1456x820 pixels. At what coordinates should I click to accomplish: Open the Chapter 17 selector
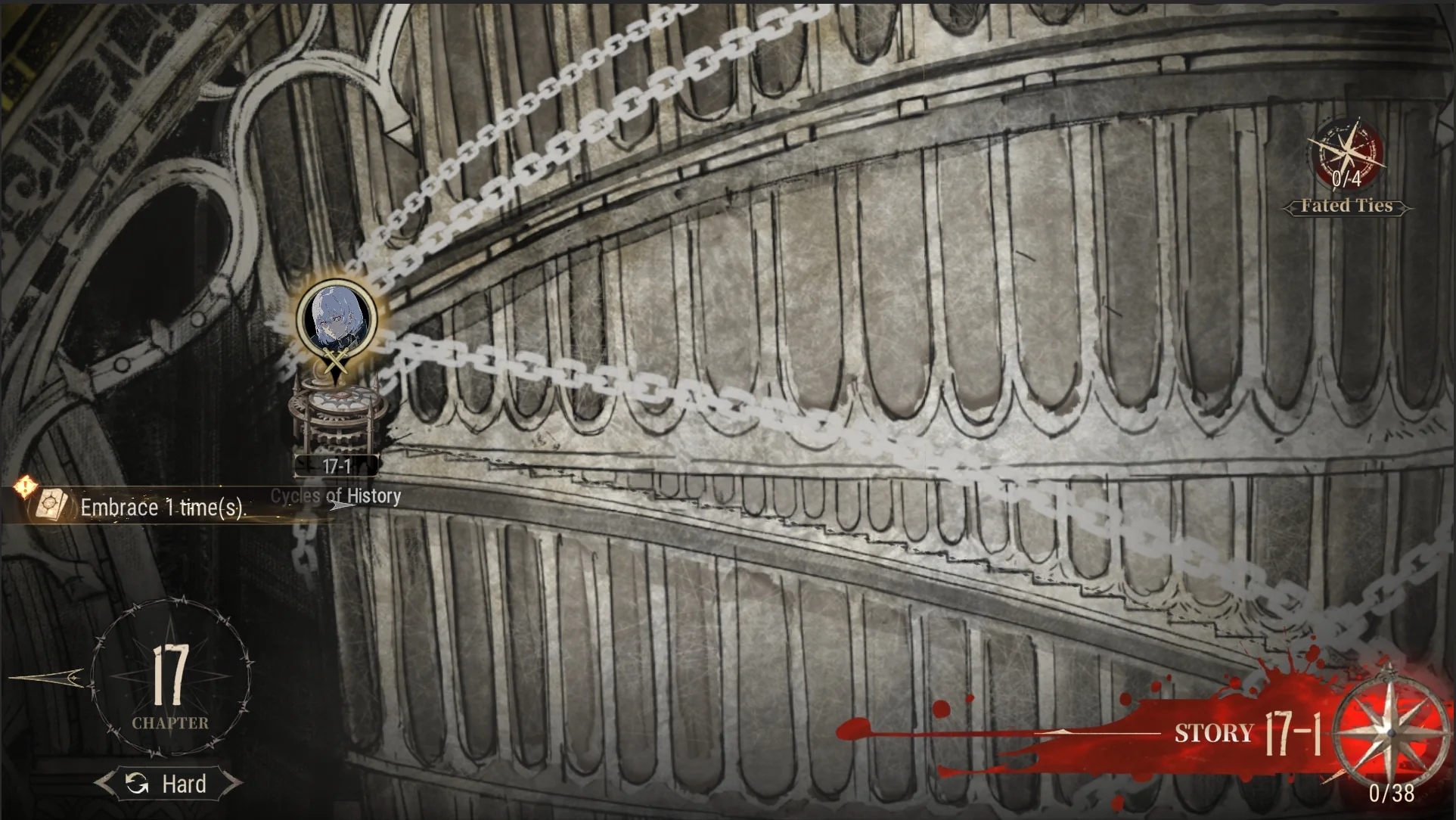coord(171,677)
